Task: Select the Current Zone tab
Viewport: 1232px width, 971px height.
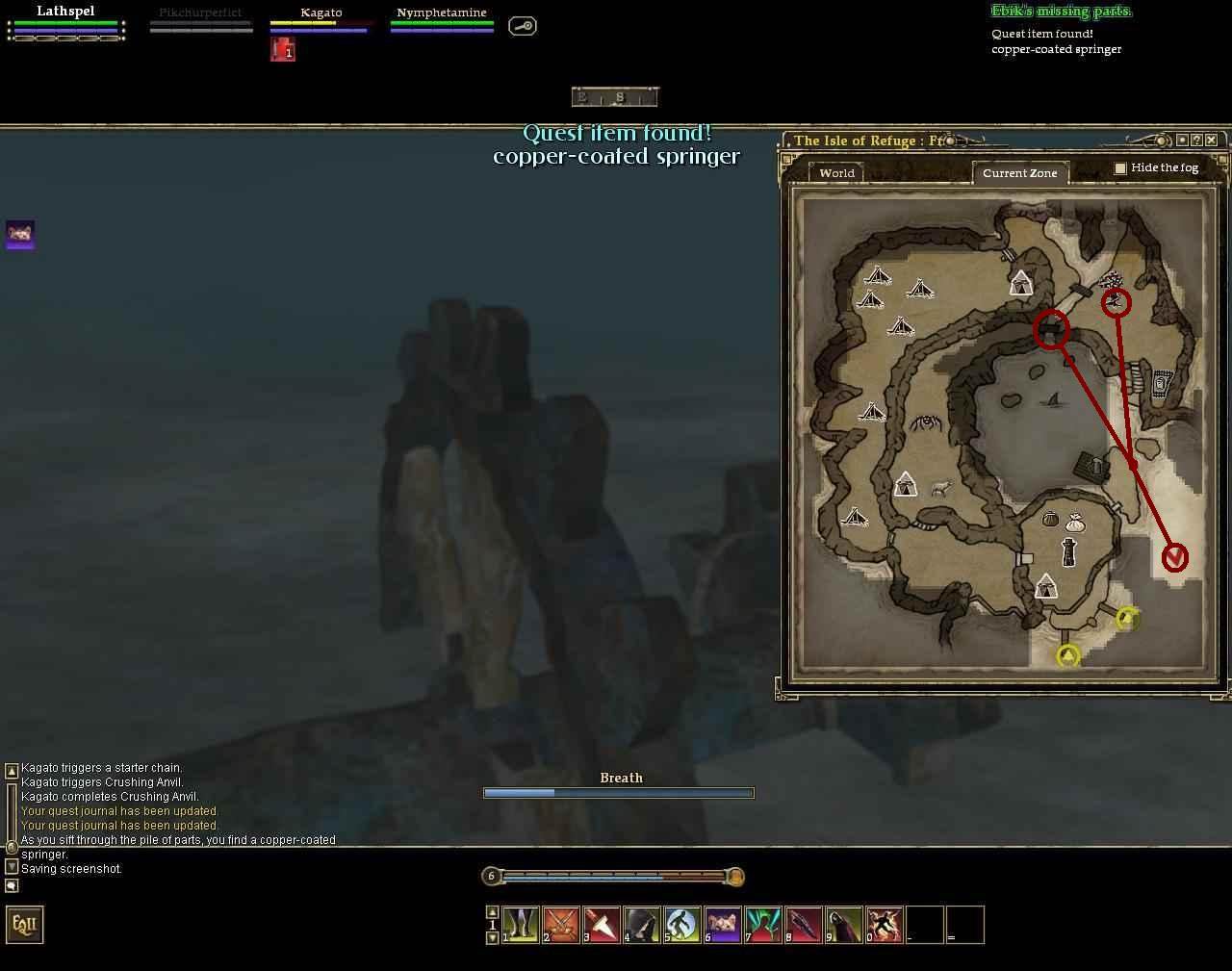Action: 1019,173
